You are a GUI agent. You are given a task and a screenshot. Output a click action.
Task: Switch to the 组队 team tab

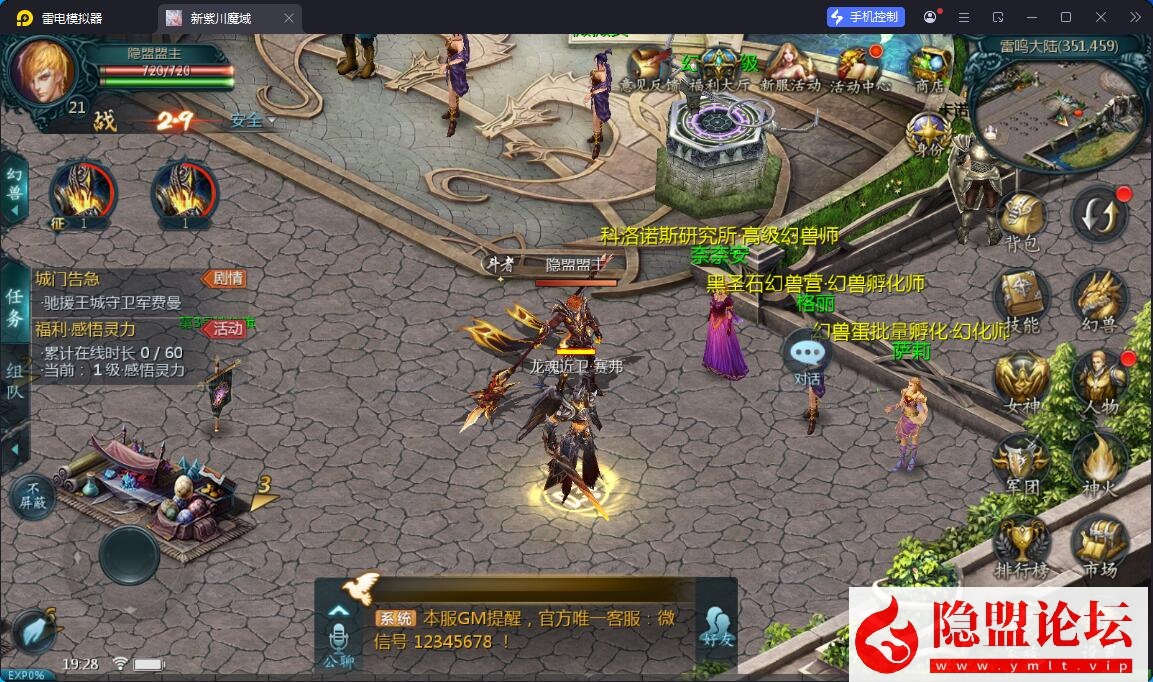pos(15,380)
